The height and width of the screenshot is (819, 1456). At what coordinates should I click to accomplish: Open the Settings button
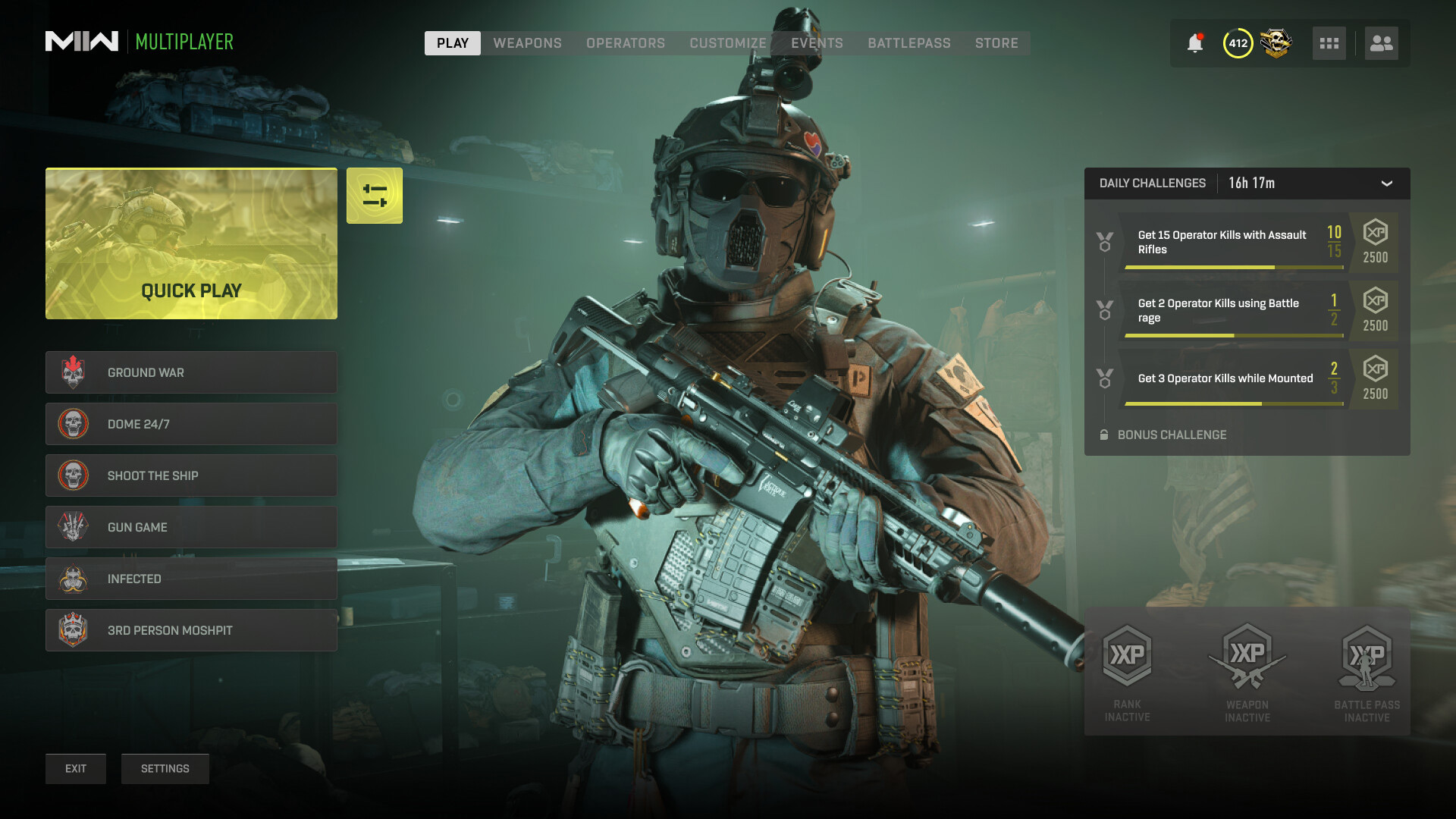point(165,769)
